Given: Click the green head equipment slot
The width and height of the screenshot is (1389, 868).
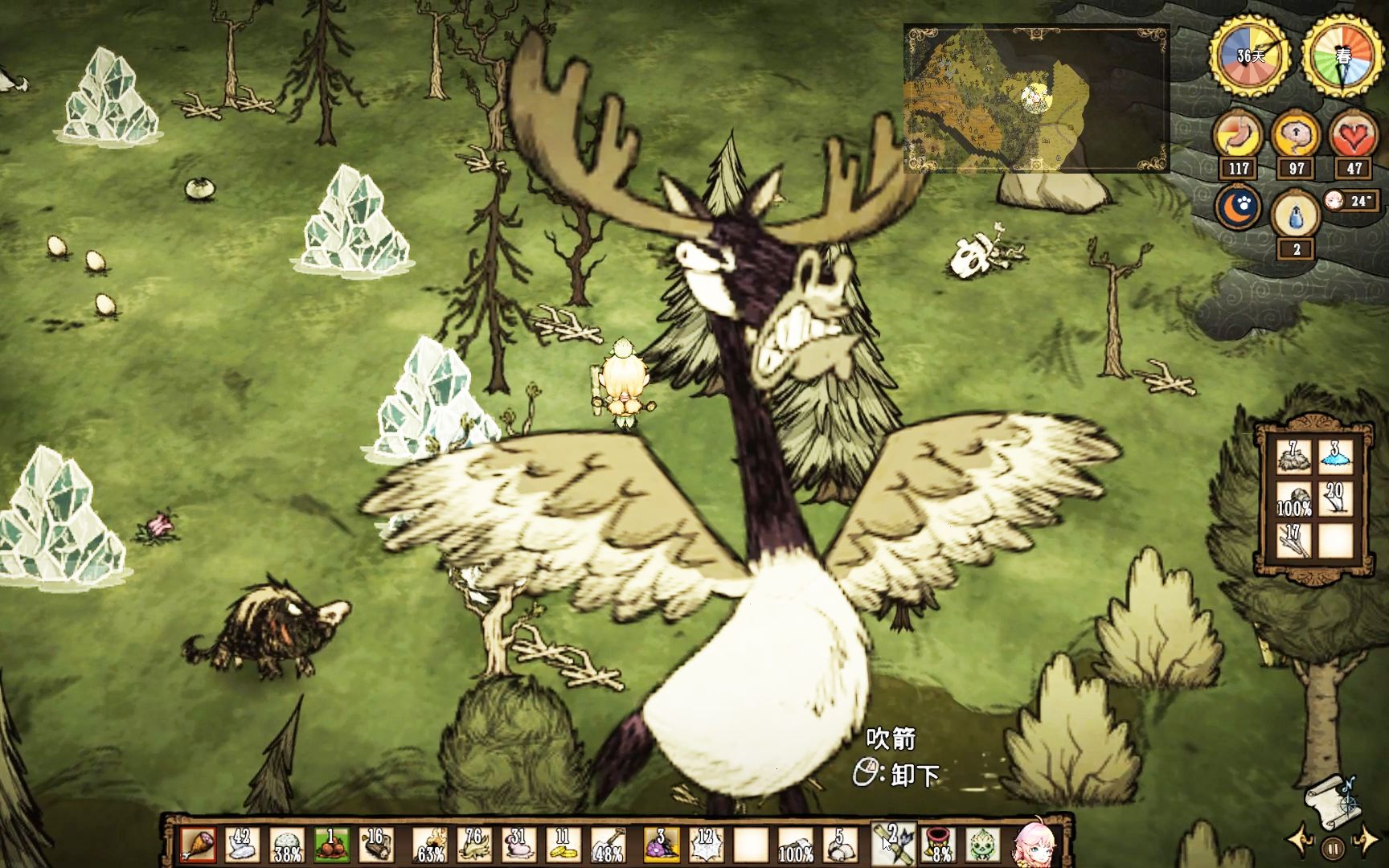Looking at the screenshot, I should [x=982, y=845].
